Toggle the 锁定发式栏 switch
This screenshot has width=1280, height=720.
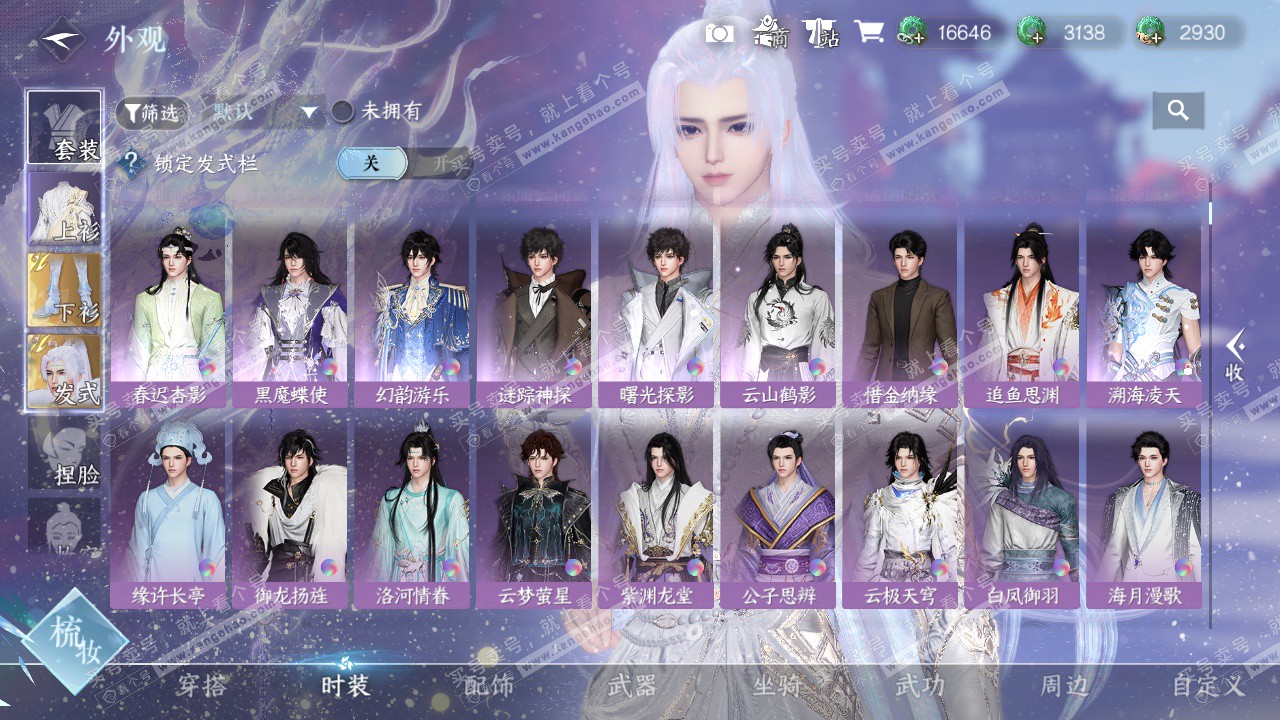(x=404, y=163)
